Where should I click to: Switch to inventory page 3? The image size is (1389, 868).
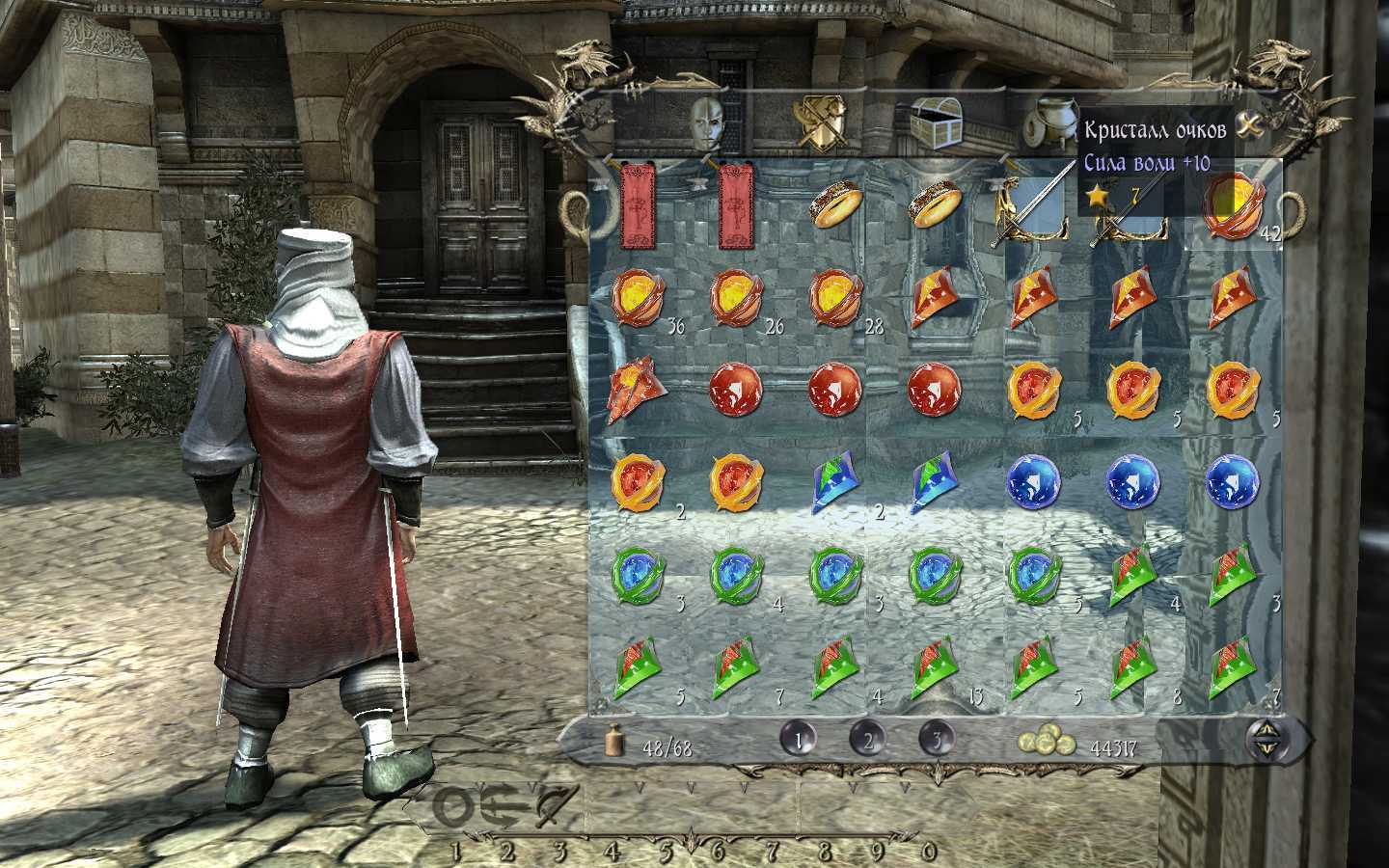coord(937,740)
